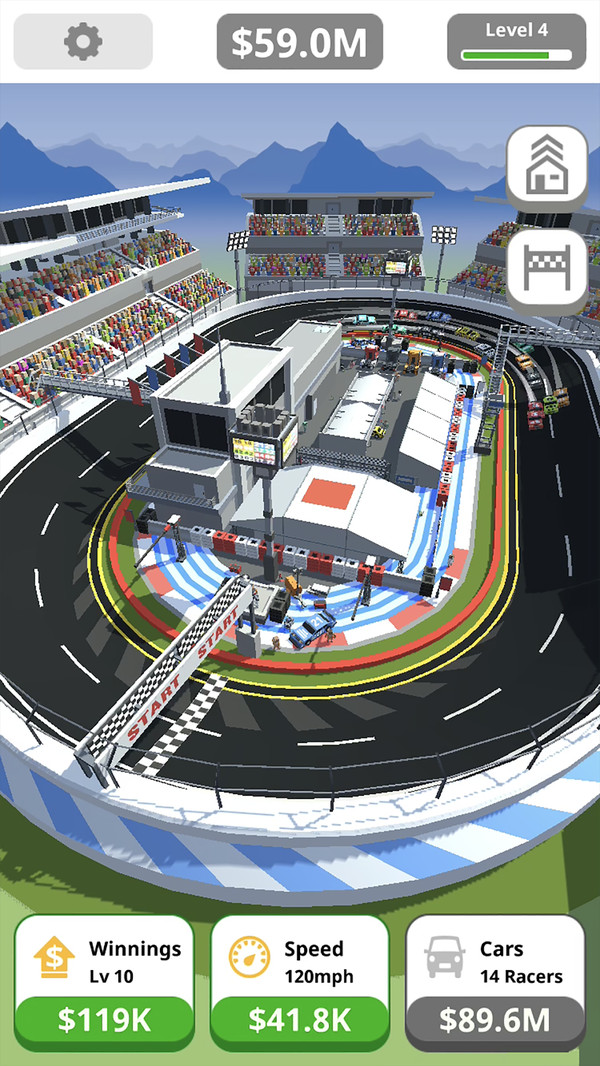Open the gear settings menu
Image resolution: width=600 pixels, height=1066 pixels.
[83, 41]
